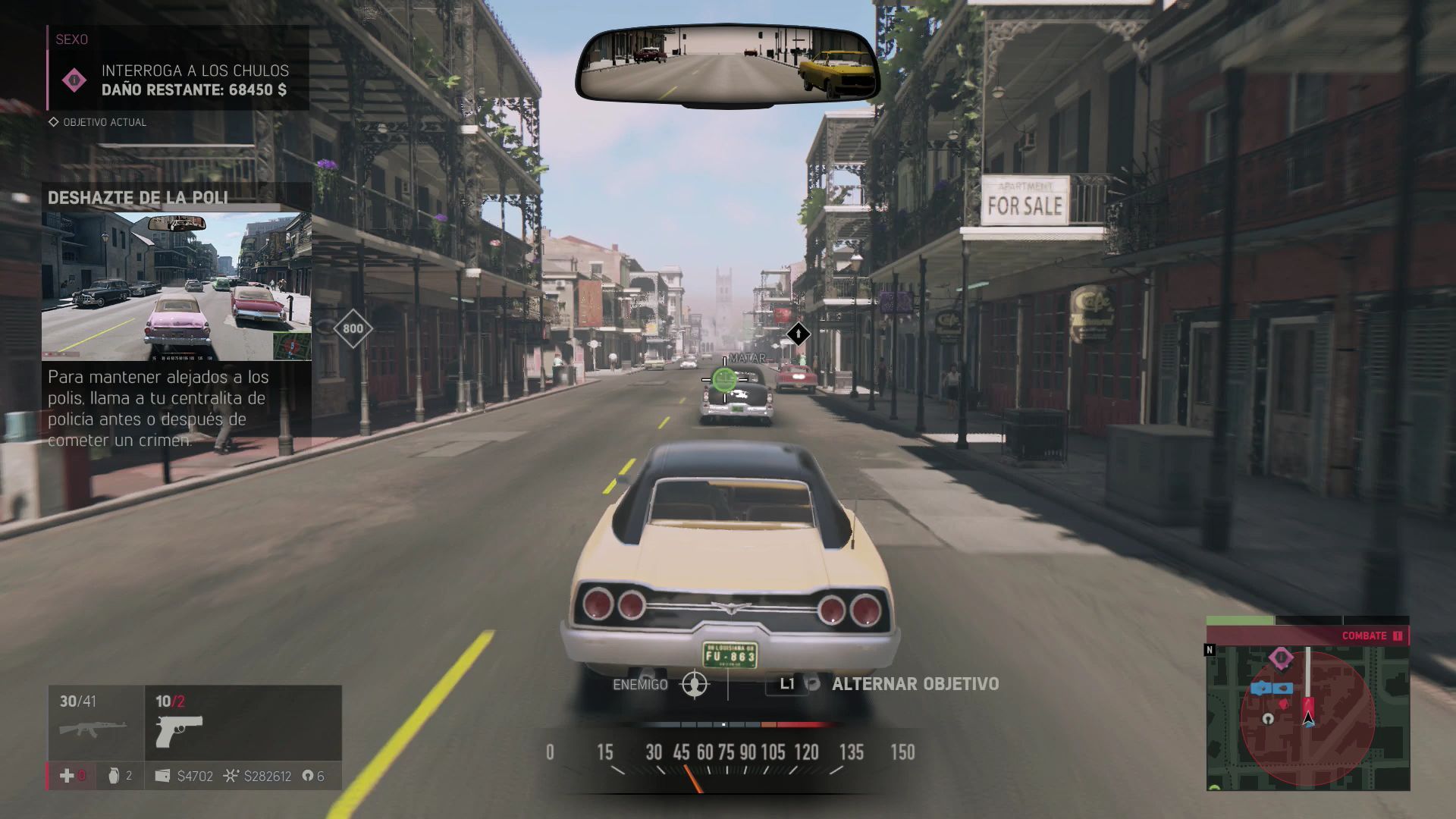Open the Deshazte de la Poli tutorial thumbnail

pyautogui.click(x=176, y=286)
